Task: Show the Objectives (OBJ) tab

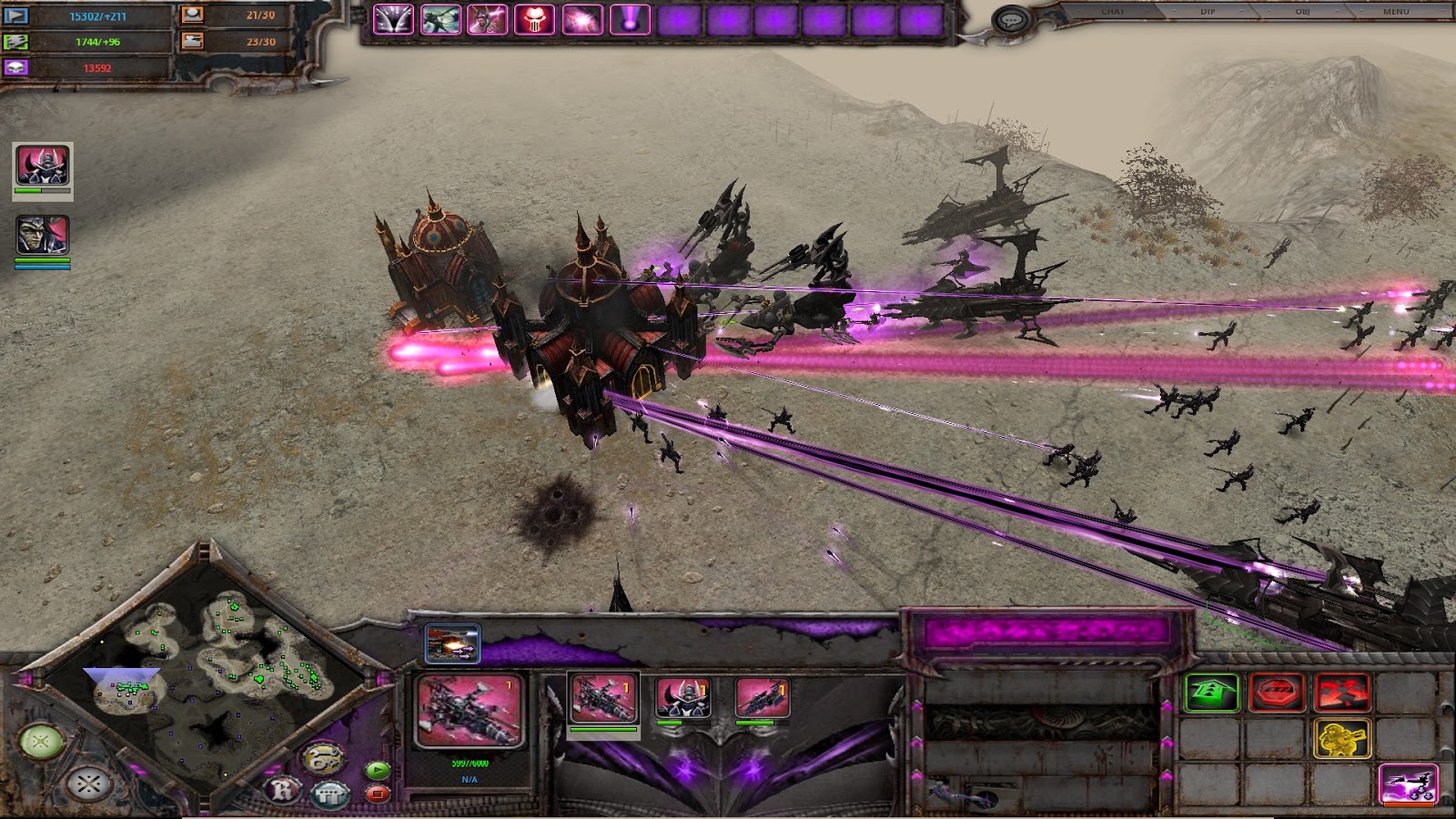Action: [x=1301, y=12]
